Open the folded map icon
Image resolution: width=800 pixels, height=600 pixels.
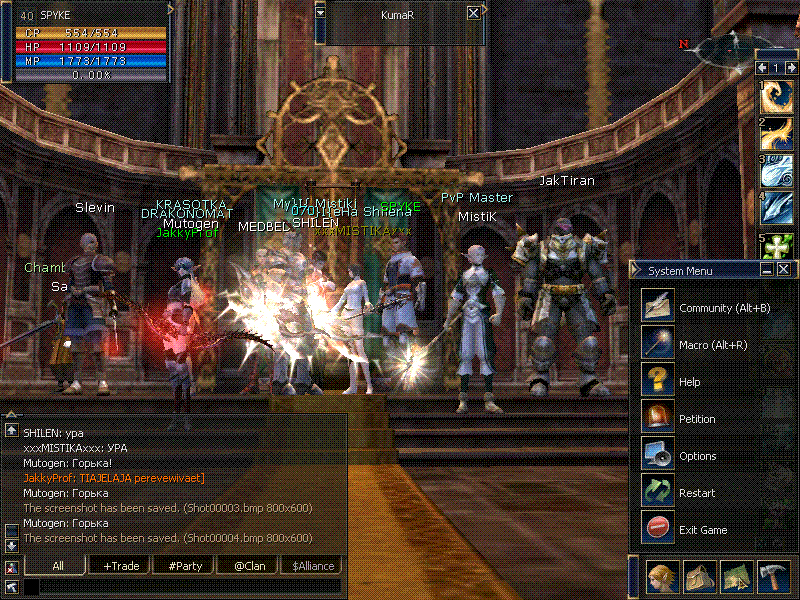[737, 577]
